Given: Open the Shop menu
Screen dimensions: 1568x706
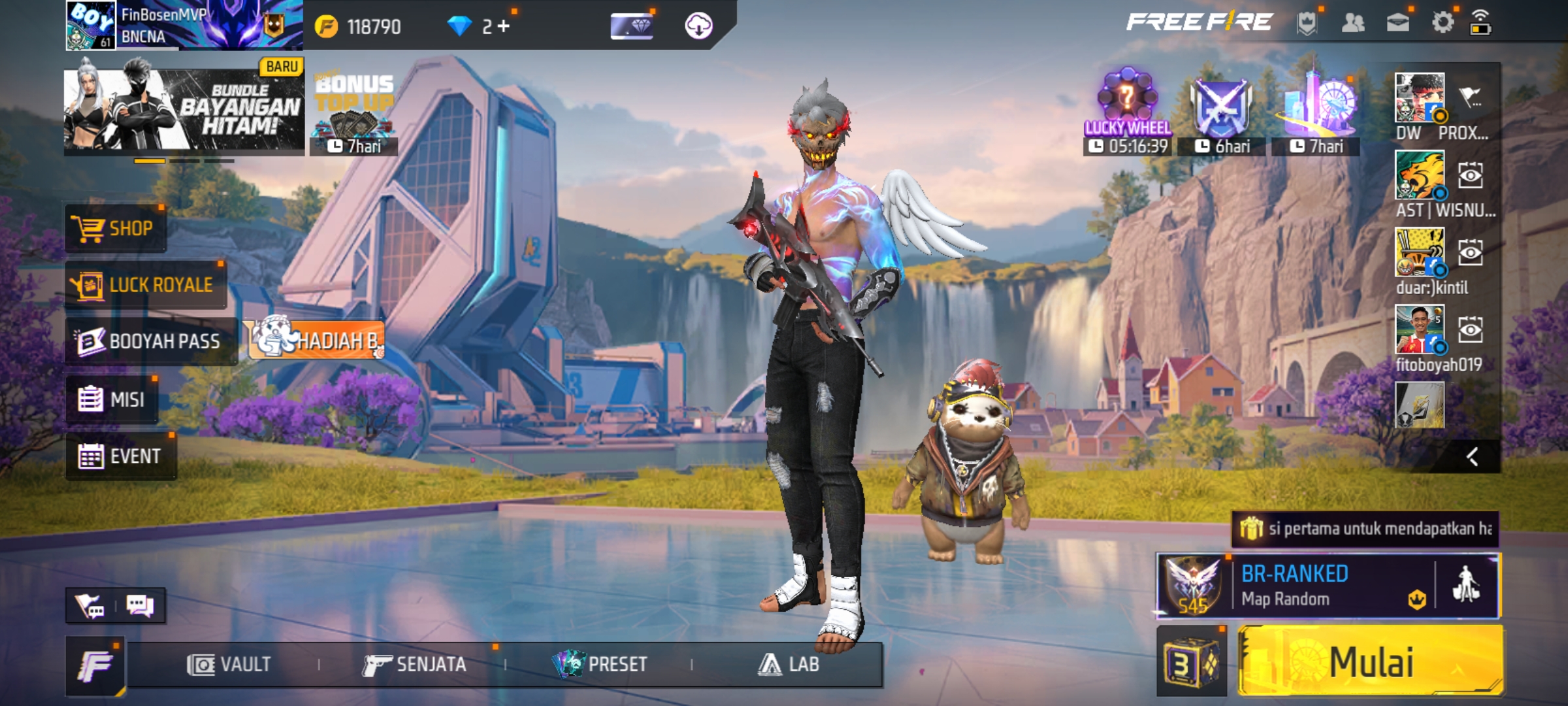Looking at the screenshot, I should point(116,228).
